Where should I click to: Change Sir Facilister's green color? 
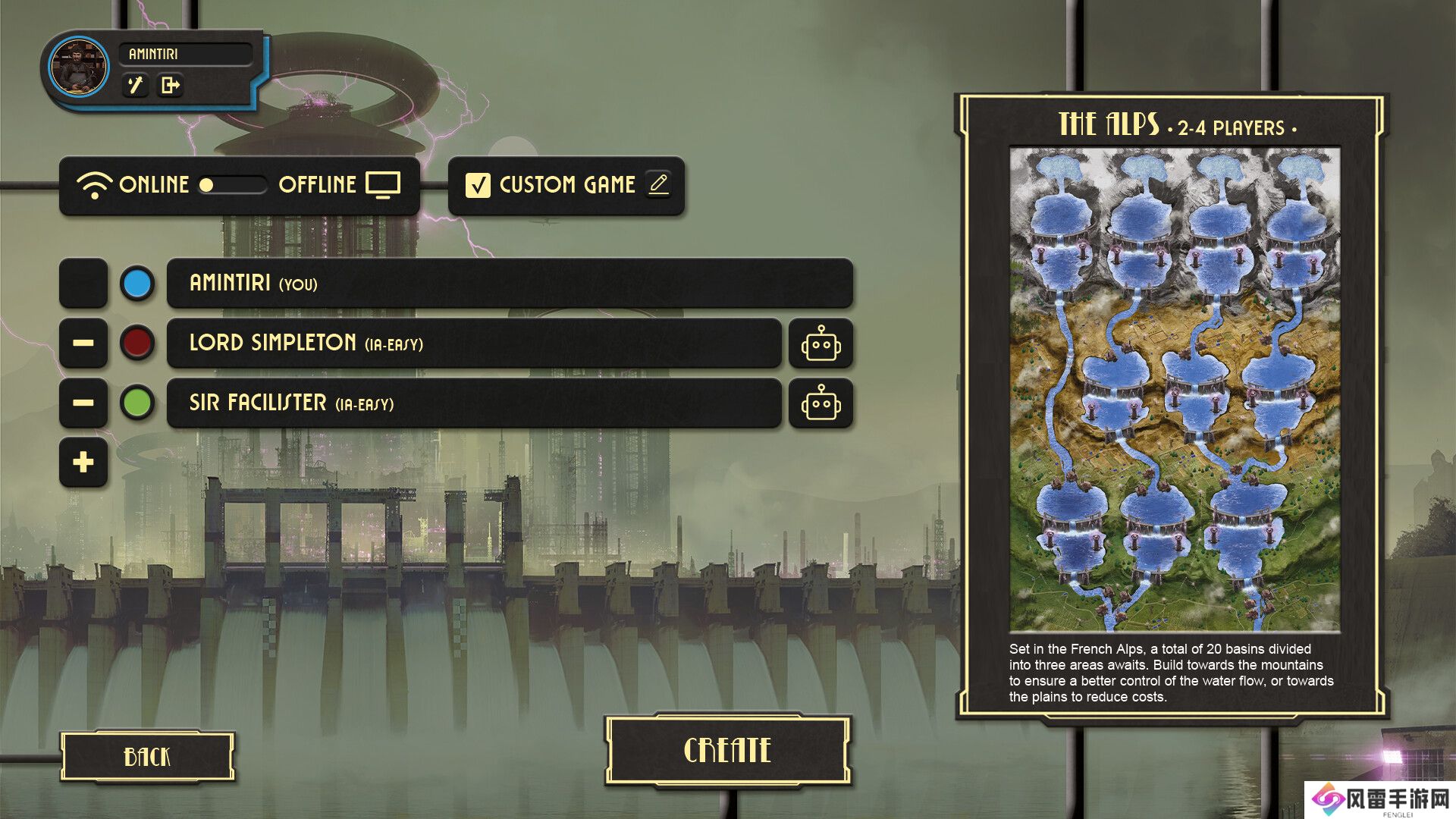click(x=137, y=403)
